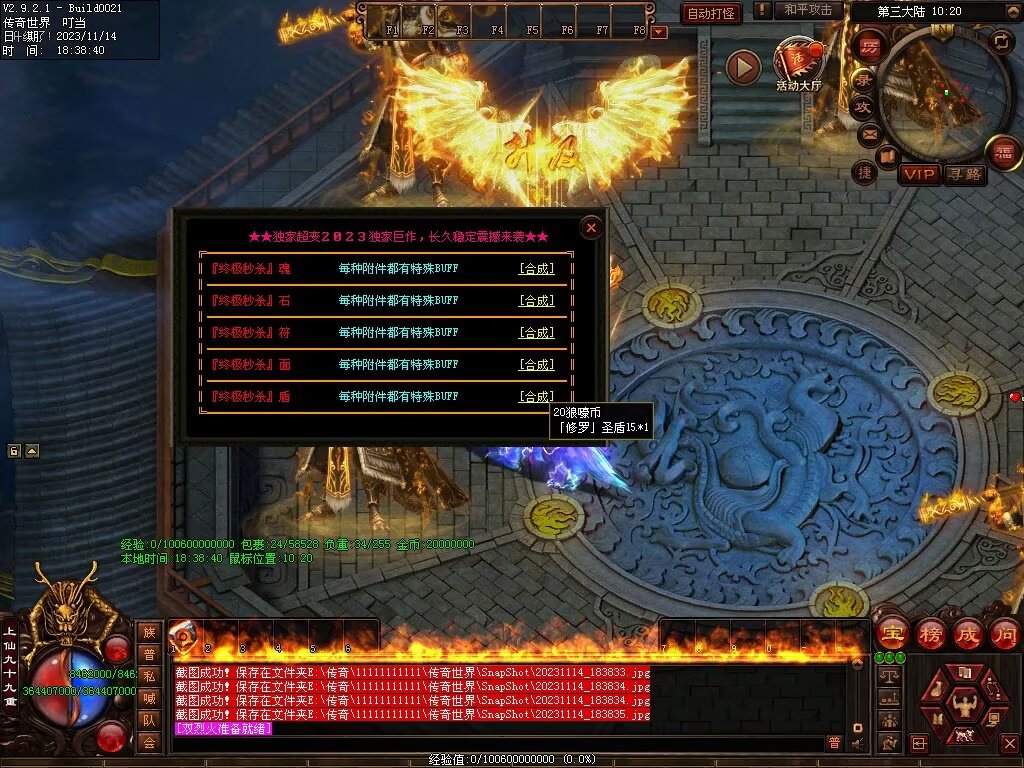Screen dimensions: 1024x768
Task: Close the 终极秒杀 synthesis dialog
Action: (591, 228)
